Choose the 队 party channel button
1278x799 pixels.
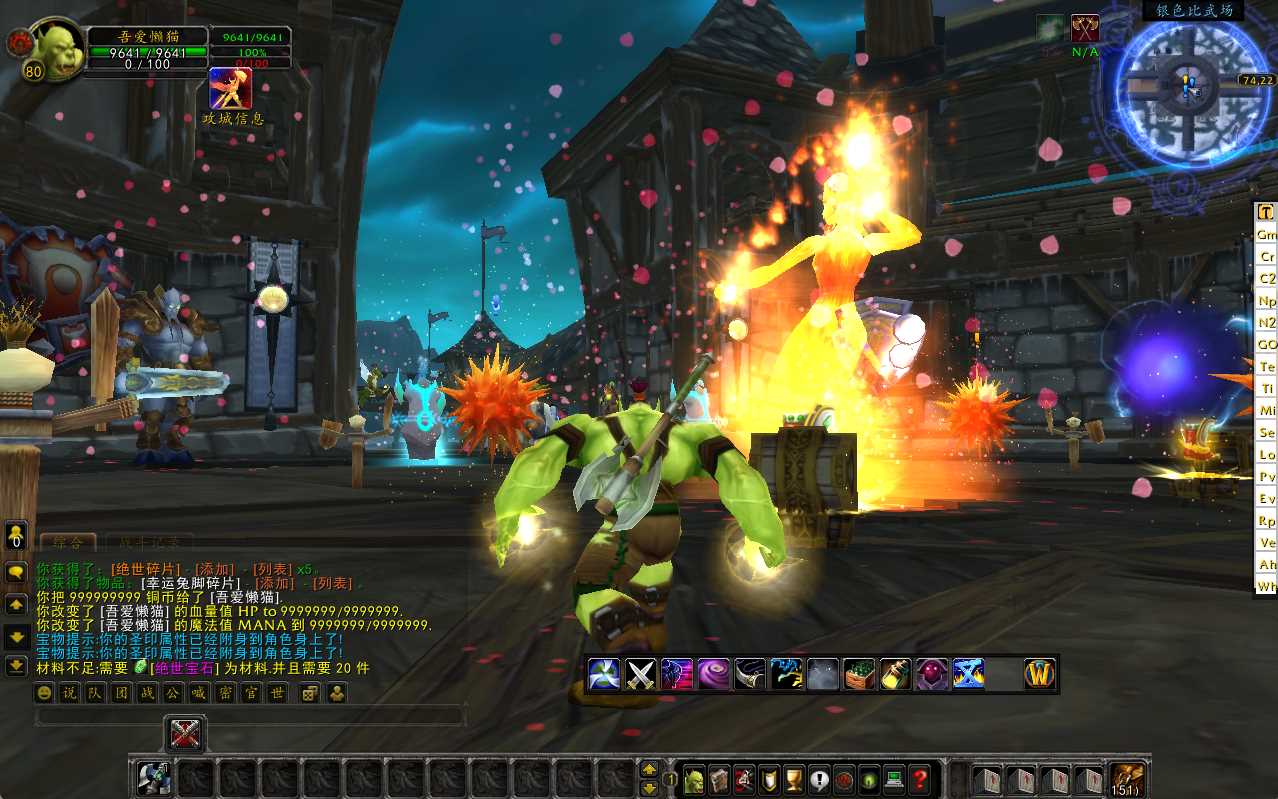pos(94,692)
